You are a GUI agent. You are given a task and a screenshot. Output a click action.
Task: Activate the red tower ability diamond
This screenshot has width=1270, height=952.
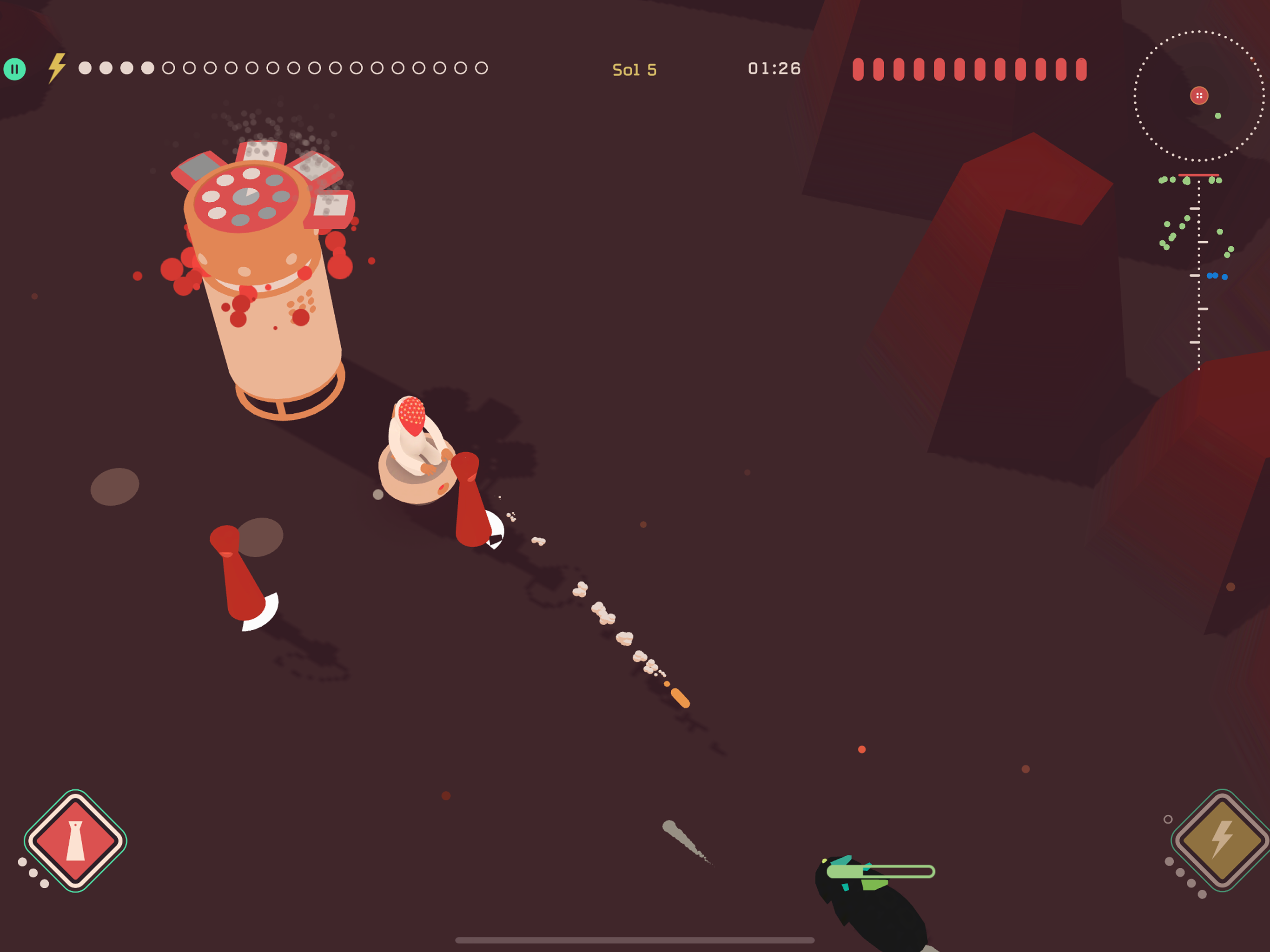(x=75, y=840)
